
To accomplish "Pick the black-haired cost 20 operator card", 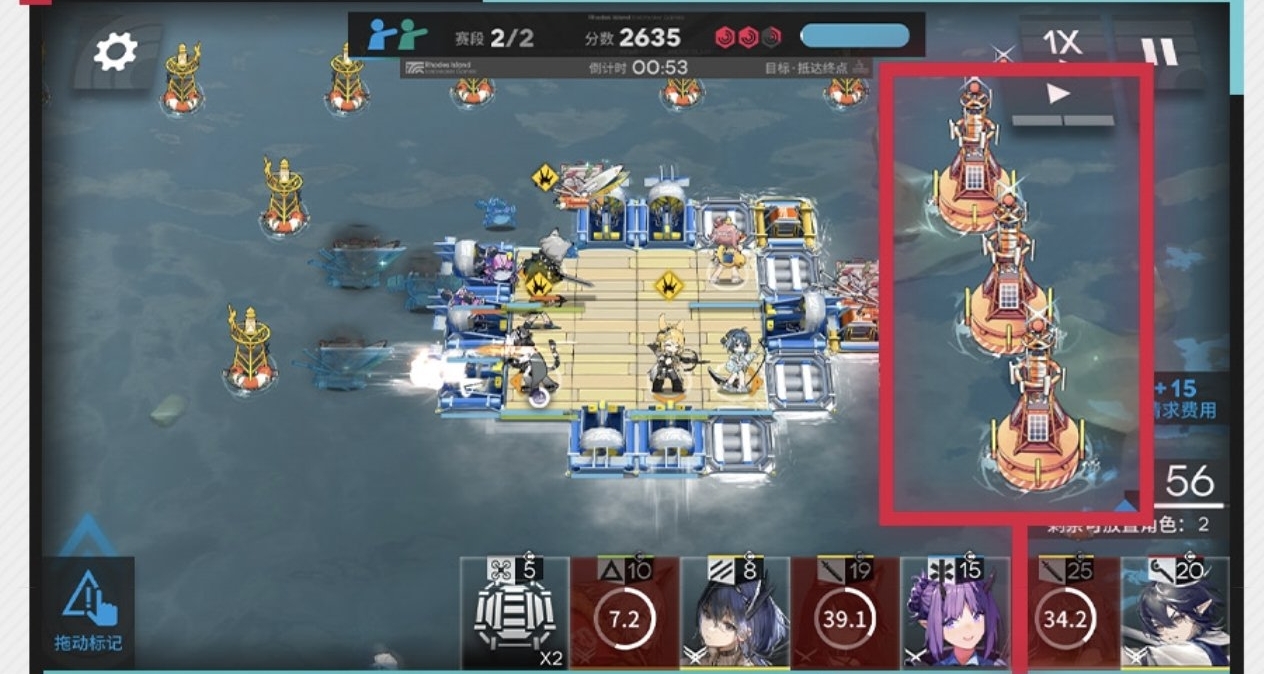I will (1175, 613).
